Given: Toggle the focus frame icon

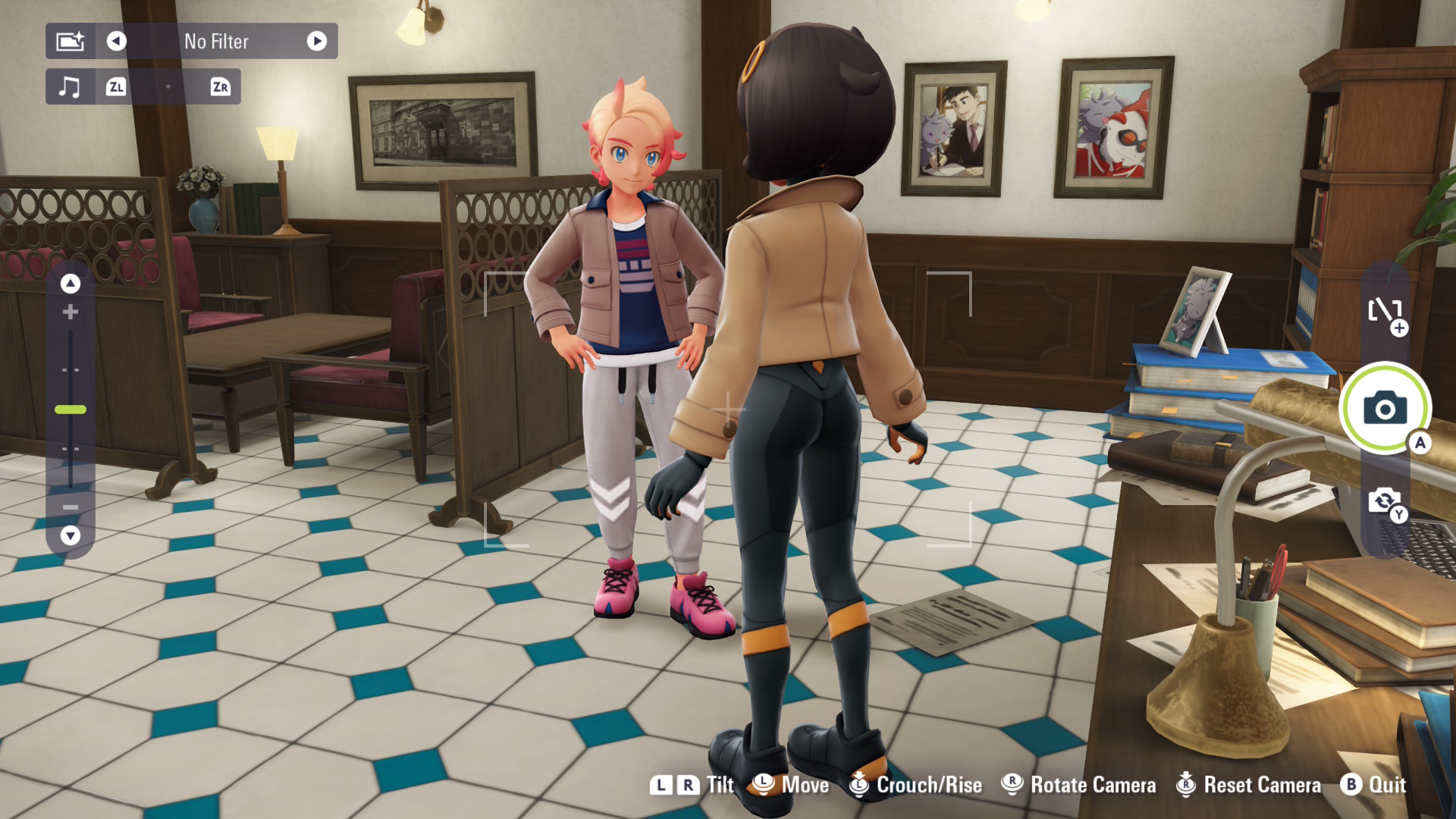Looking at the screenshot, I should tap(1385, 311).
